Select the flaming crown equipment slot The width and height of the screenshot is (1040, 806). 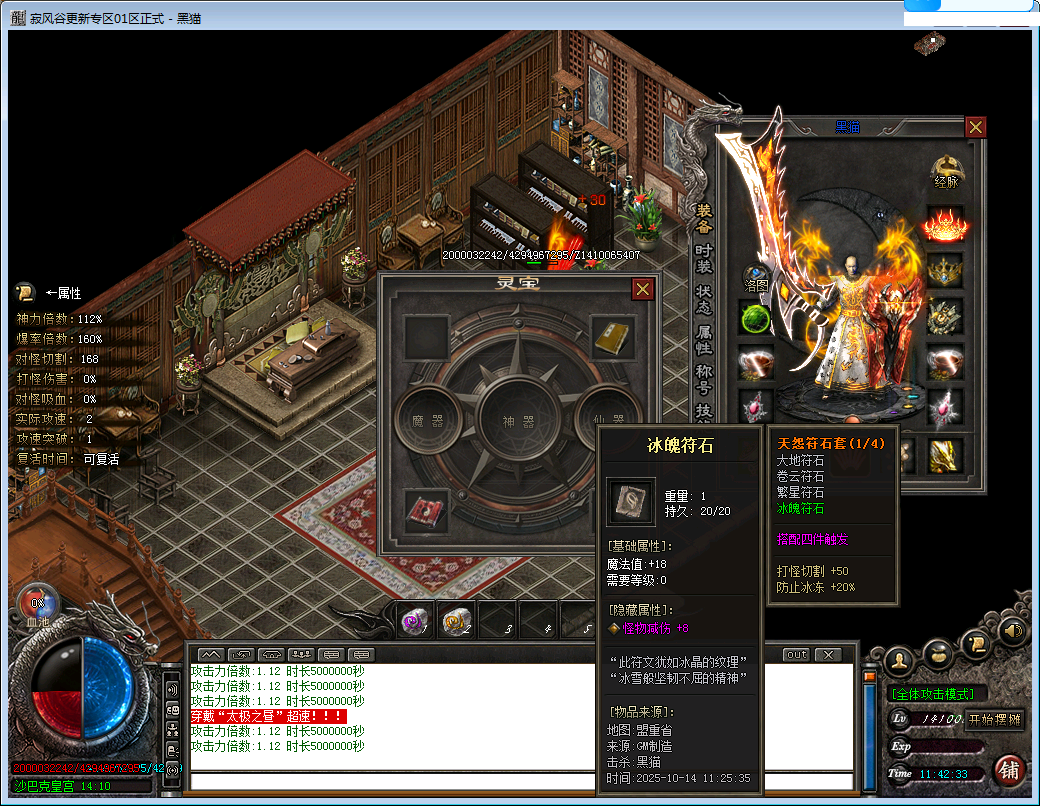click(944, 224)
